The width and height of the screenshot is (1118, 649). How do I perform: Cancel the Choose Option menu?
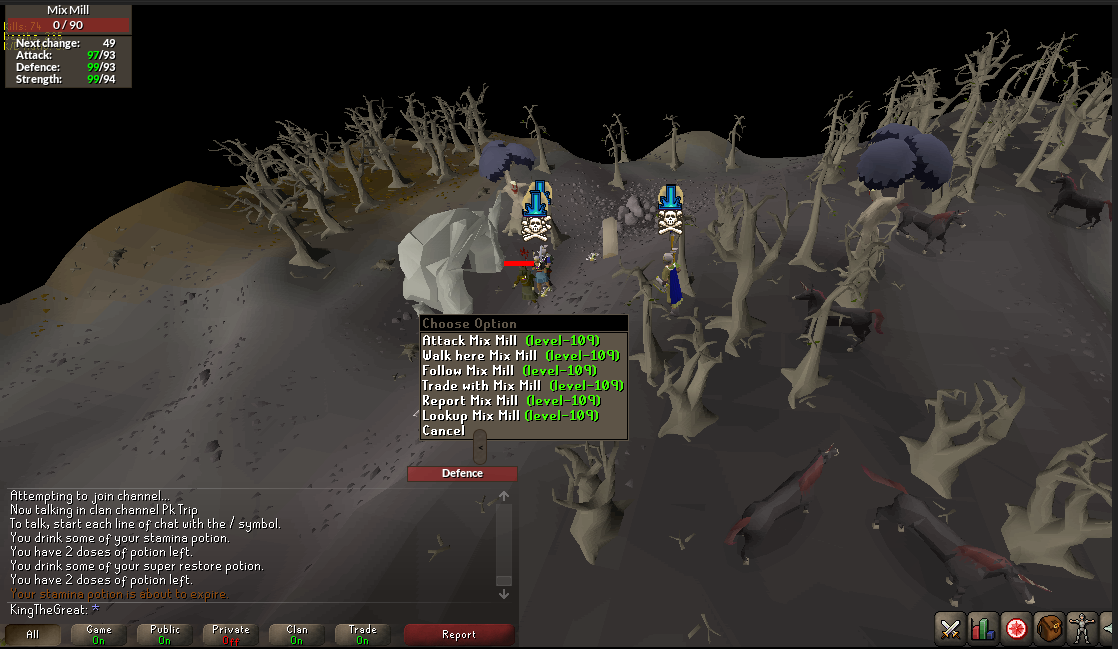(x=444, y=431)
